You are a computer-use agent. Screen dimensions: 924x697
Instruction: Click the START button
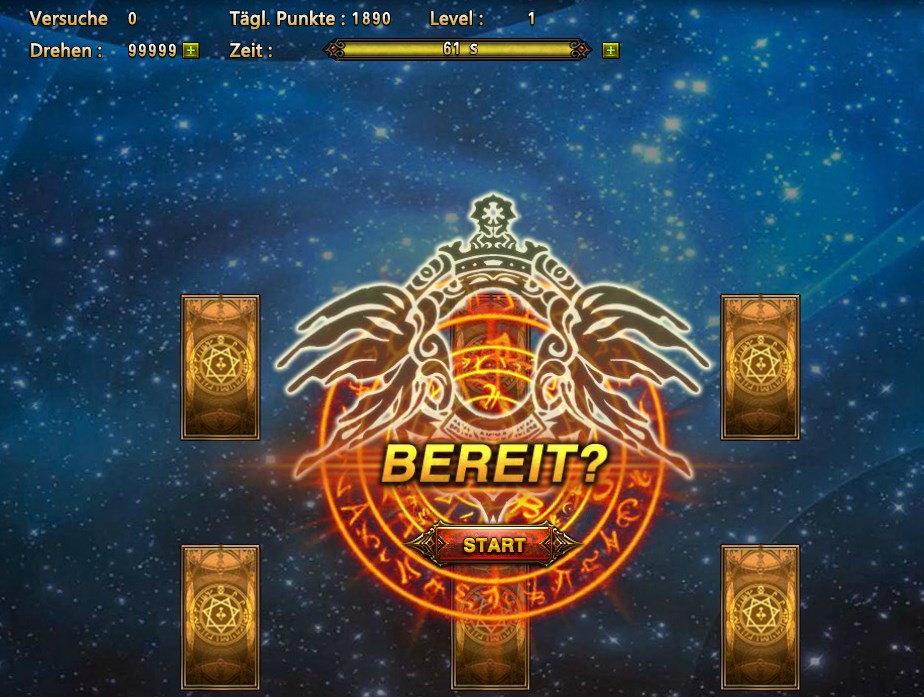(493, 545)
